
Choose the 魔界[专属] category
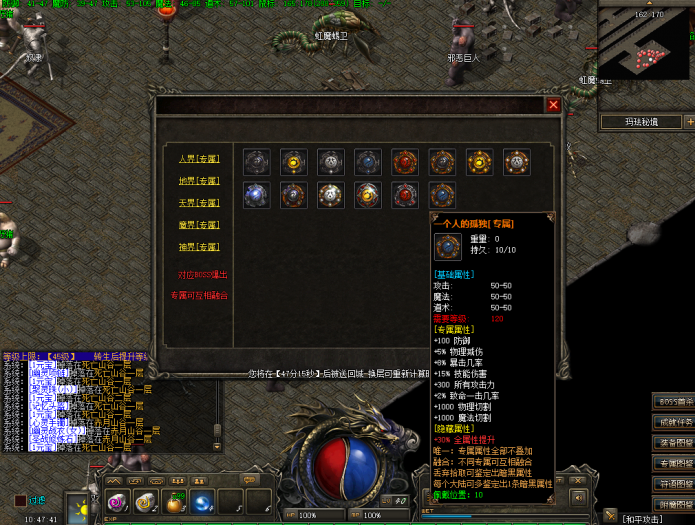198,225
